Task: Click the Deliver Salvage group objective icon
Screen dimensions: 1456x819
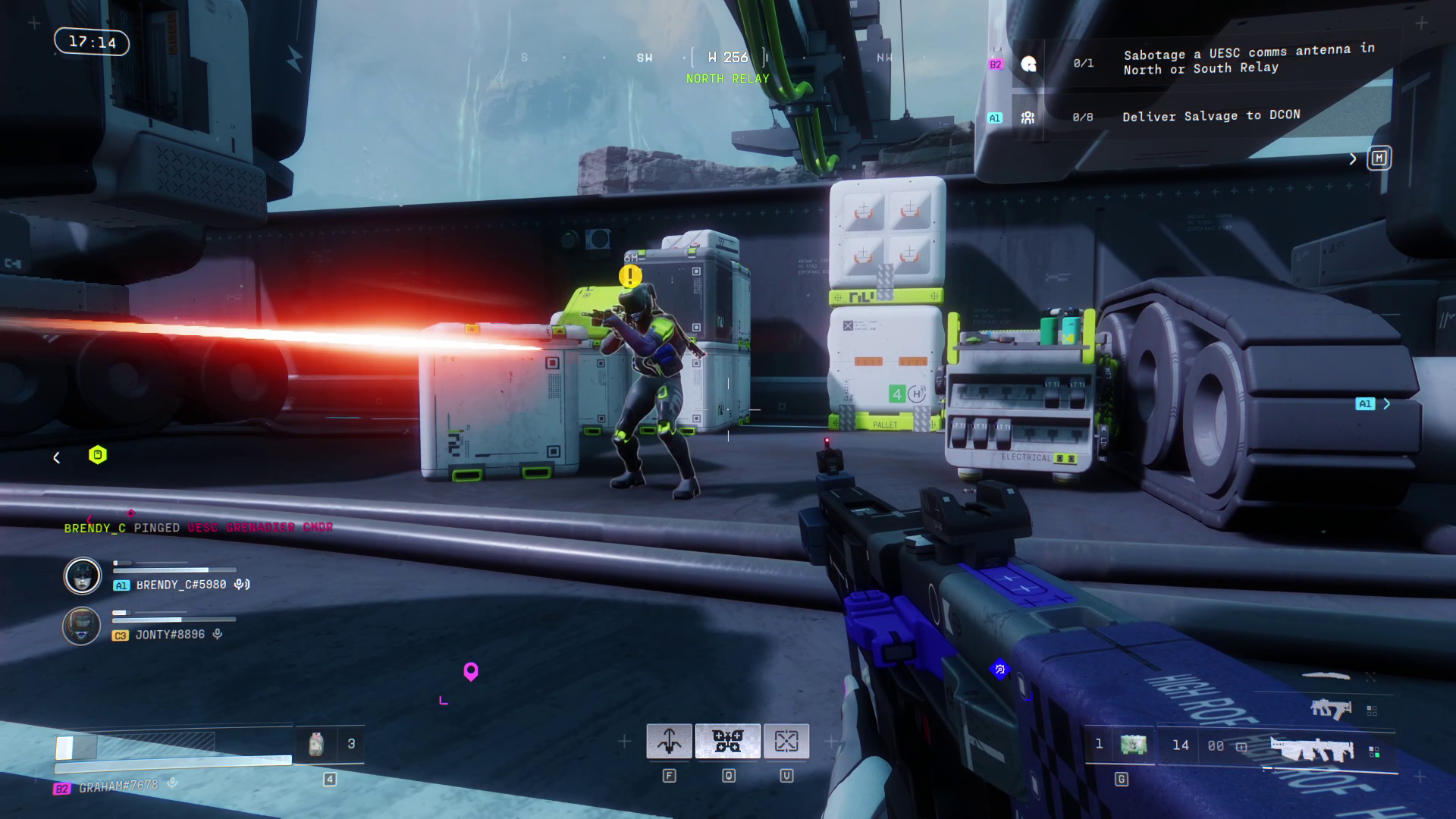Action: click(x=1026, y=116)
